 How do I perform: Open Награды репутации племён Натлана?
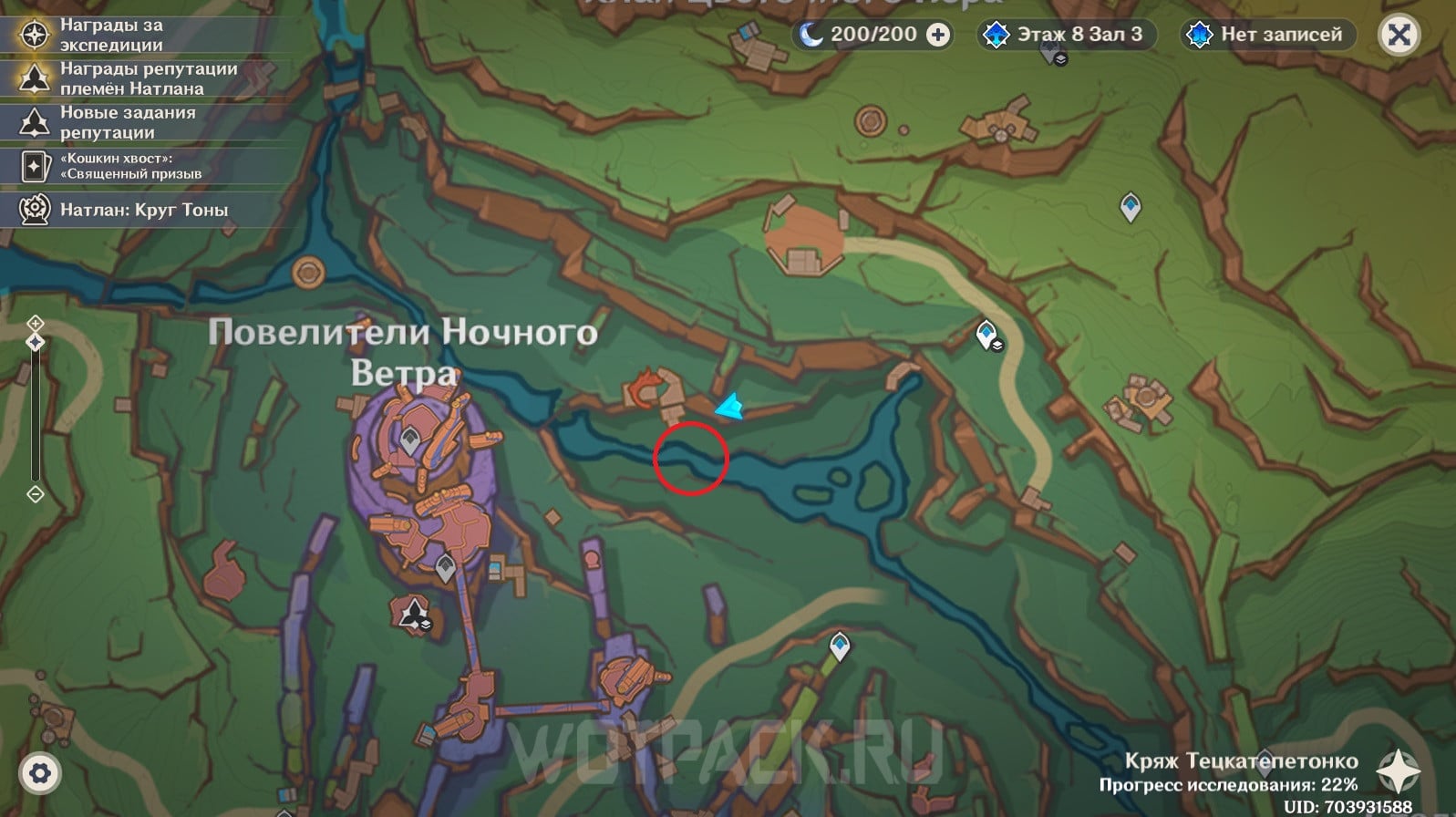[x=148, y=78]
